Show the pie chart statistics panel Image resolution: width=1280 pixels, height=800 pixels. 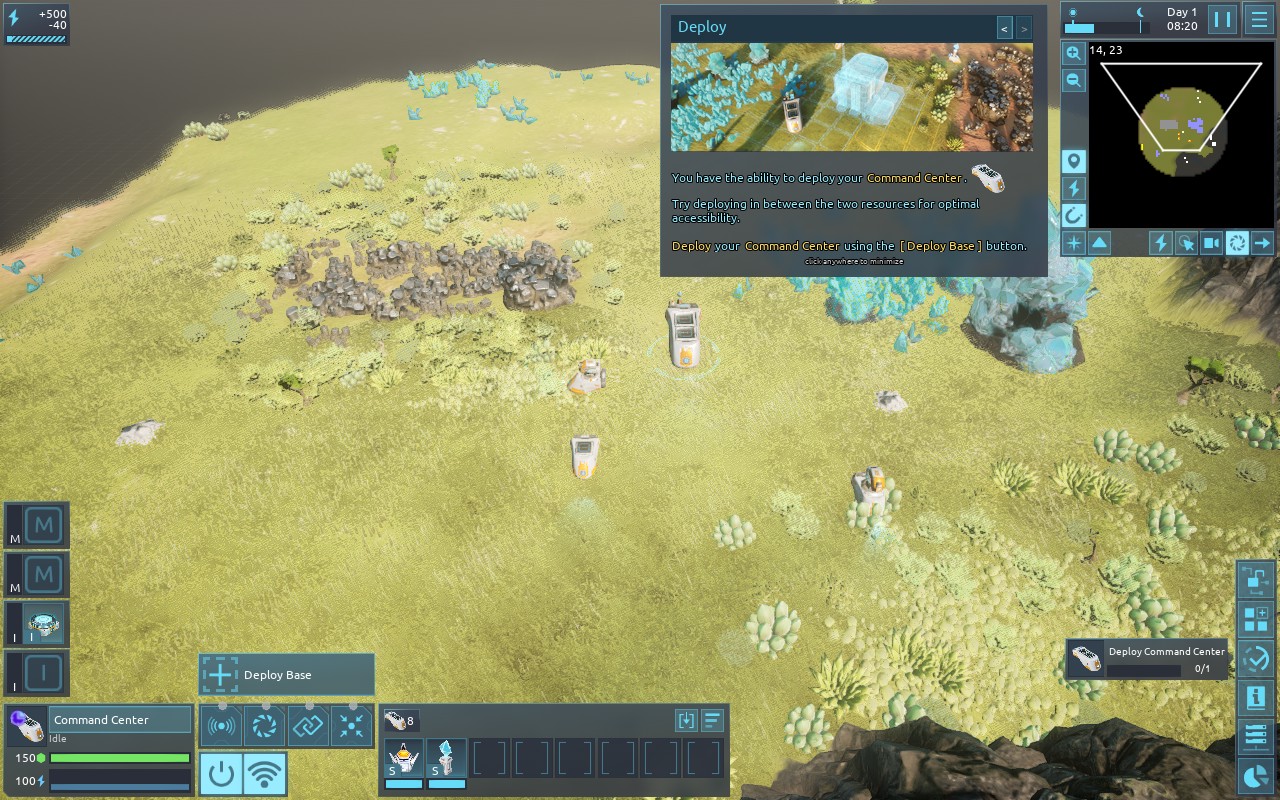[1255, 775]
